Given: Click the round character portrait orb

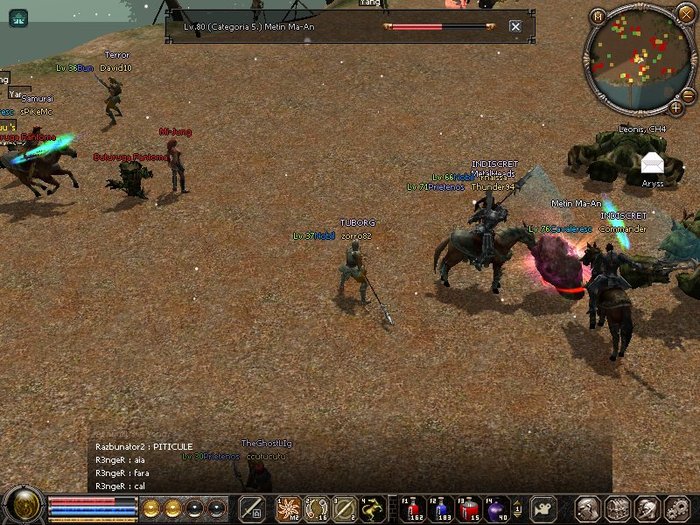Looking at the screenshot, I should pos(22,505).
